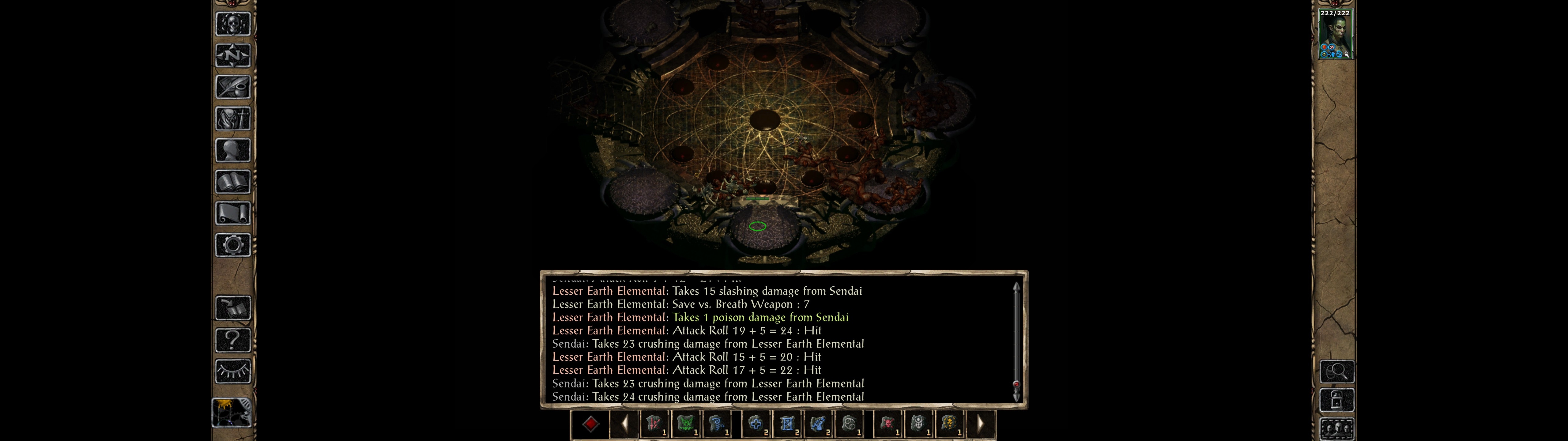Open the journal with the quill icon
The height and width of the screenshot is (441, 1568).
[x=232, y=87]
